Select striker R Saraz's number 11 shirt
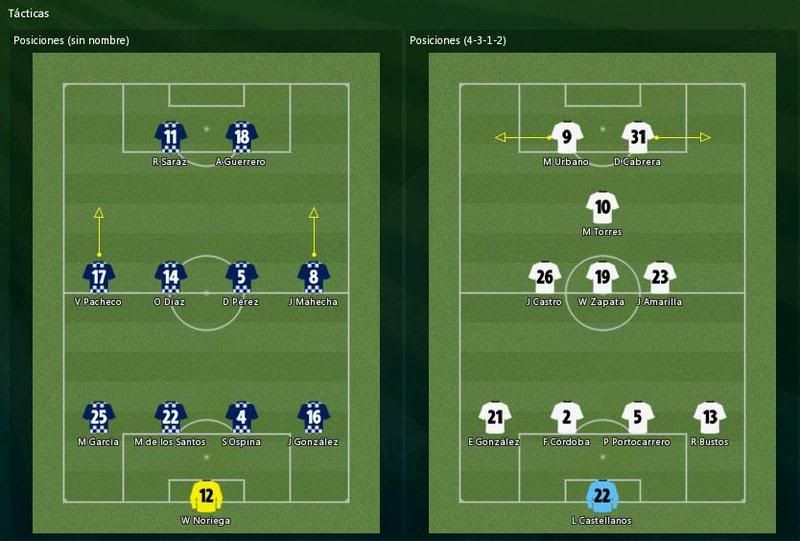This screenshot has height=541, width=800. point(170,137)
